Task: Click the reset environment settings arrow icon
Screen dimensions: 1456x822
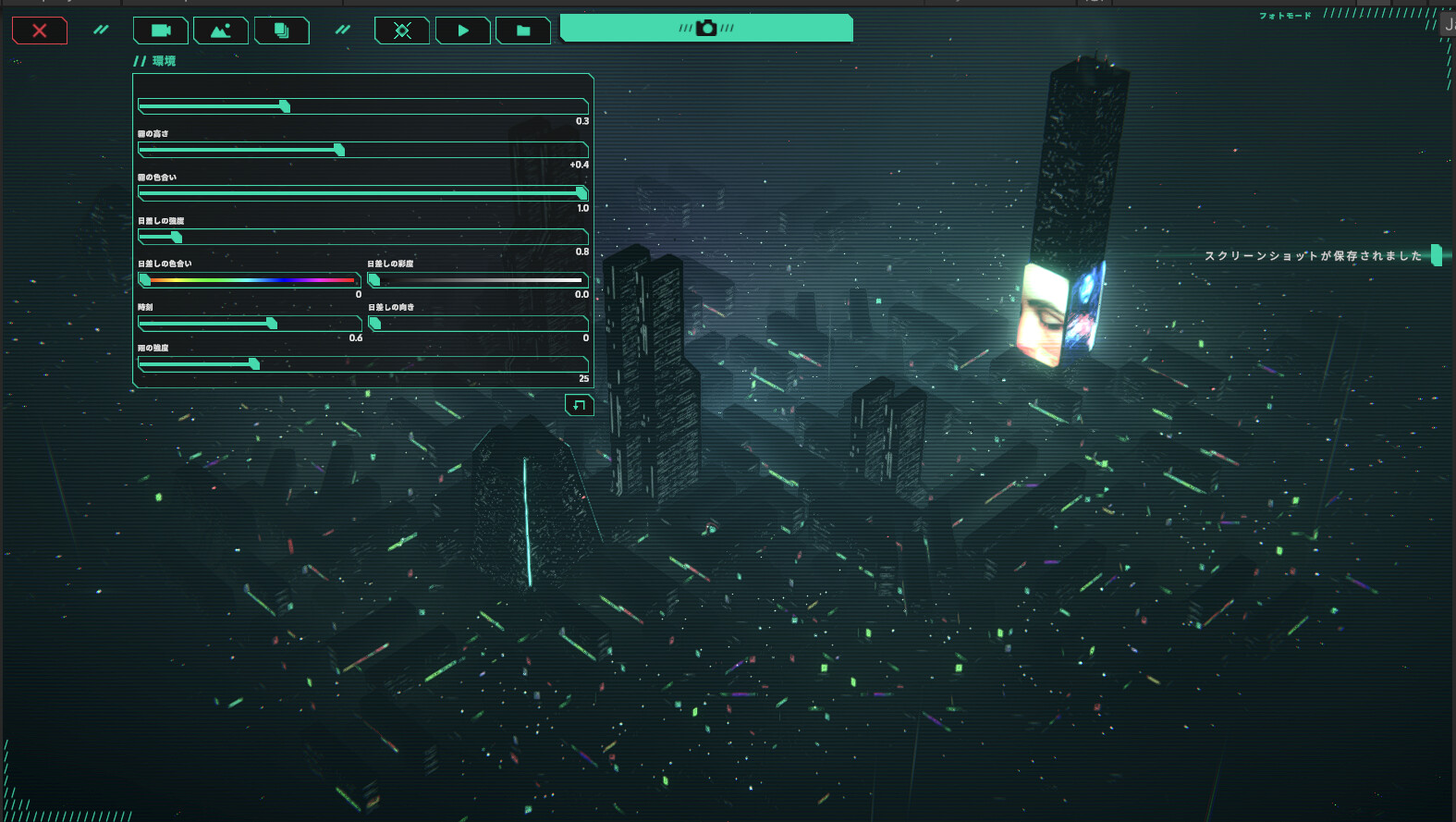Action: [579, 405]
